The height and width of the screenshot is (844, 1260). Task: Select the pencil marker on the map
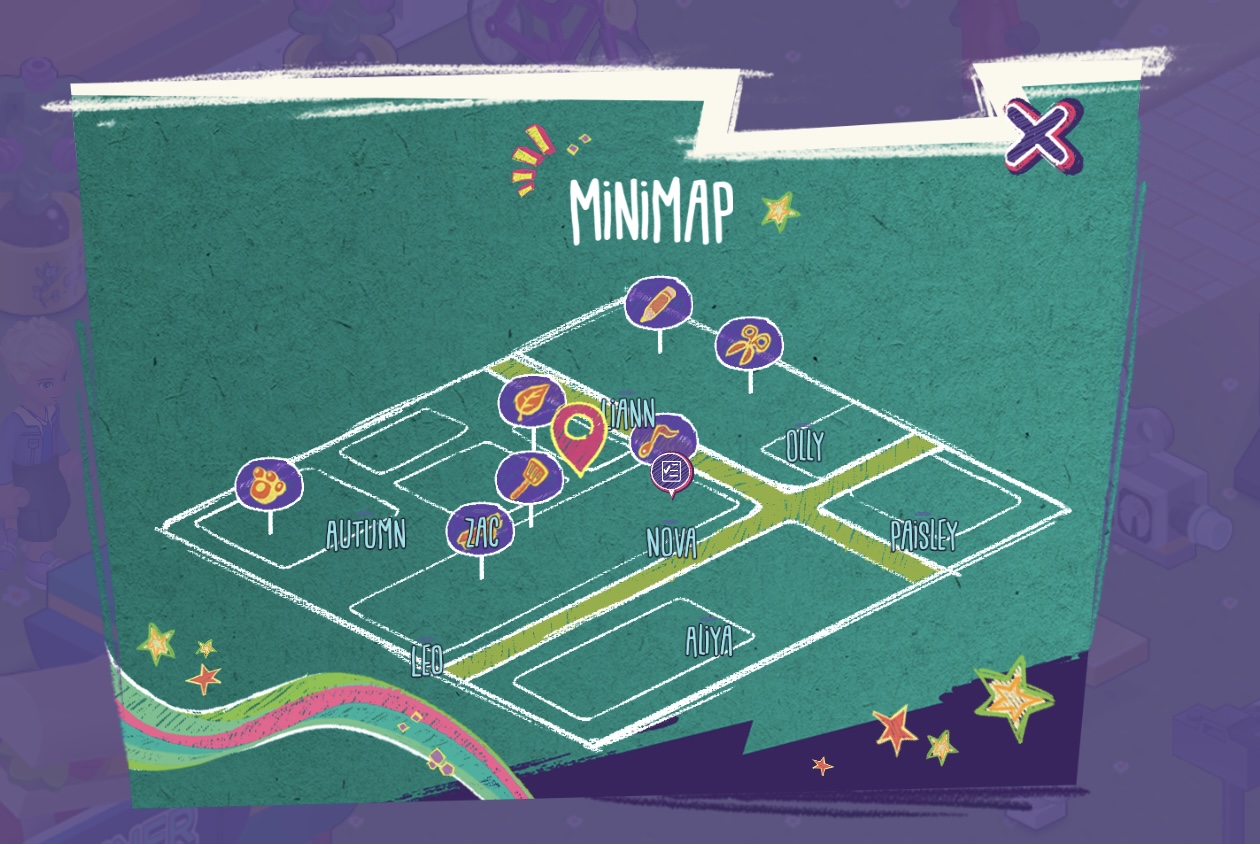[x=658, y=302]
